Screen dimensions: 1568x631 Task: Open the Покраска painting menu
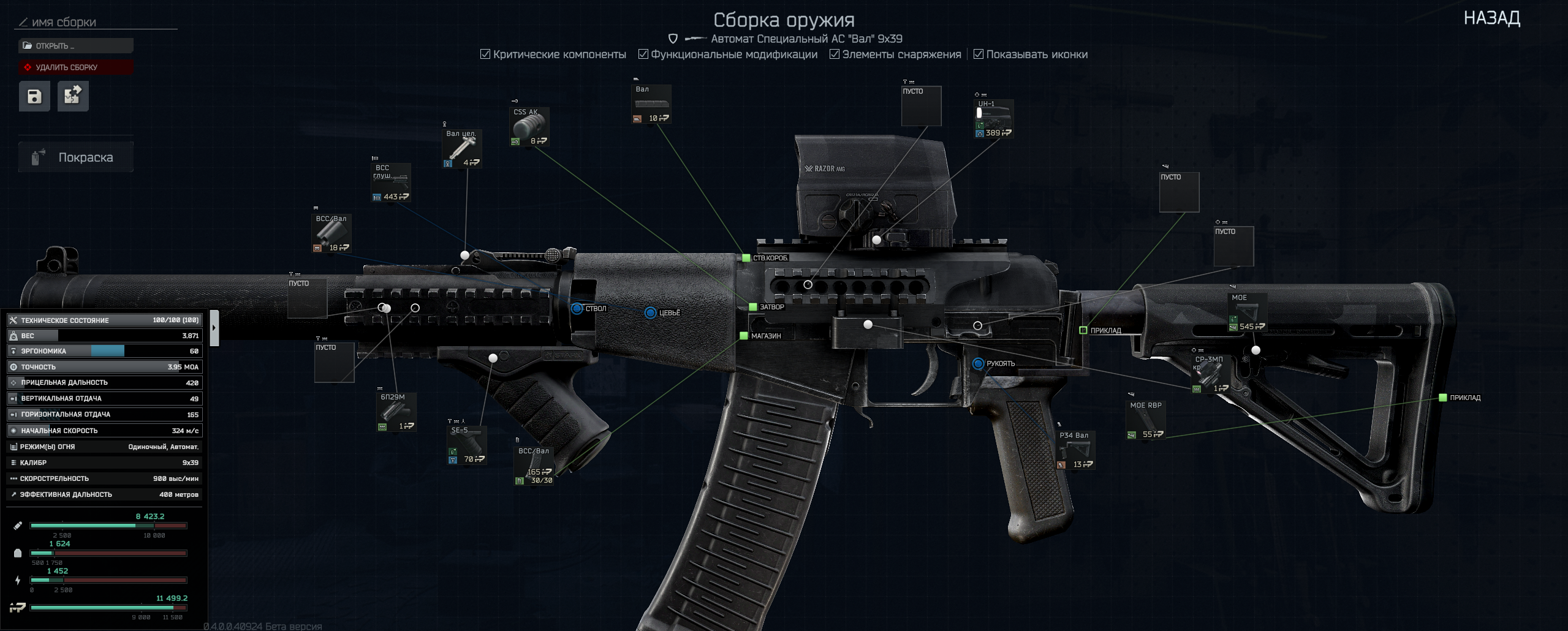[x=75, y=157]
